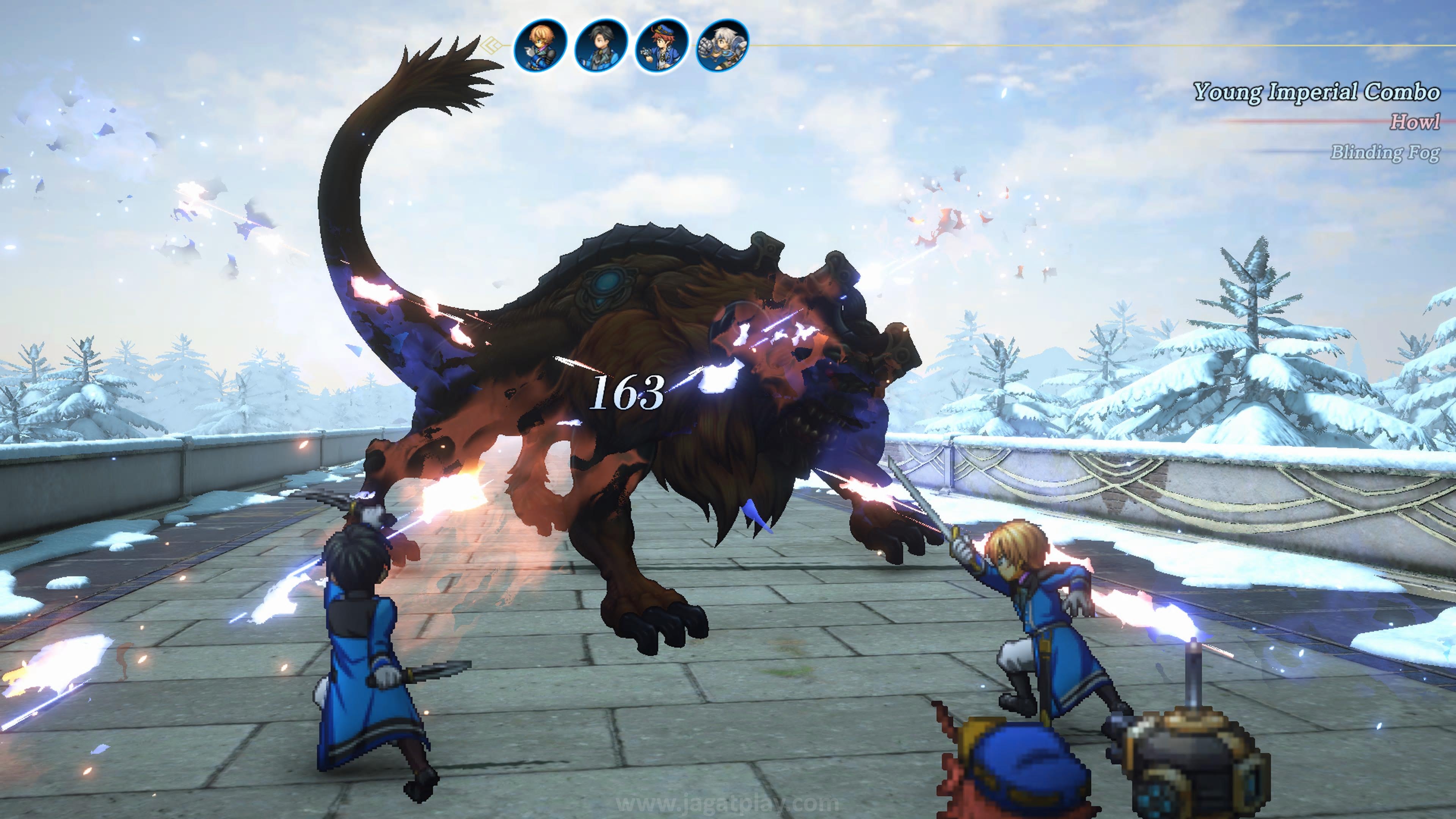Select the blond swordsman turn-order portrait
The width and height of the screenshot is (1456, 819).
click(540, 45)
